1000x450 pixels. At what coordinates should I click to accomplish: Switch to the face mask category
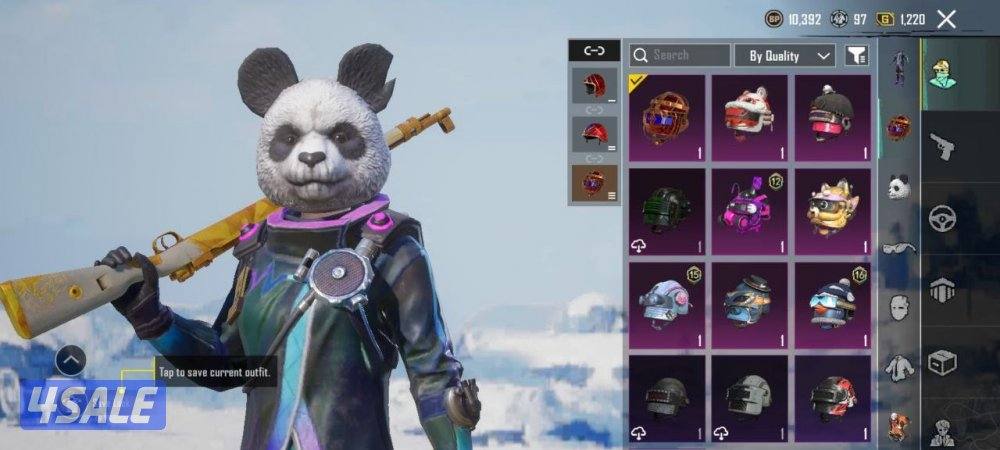point(899,307)
